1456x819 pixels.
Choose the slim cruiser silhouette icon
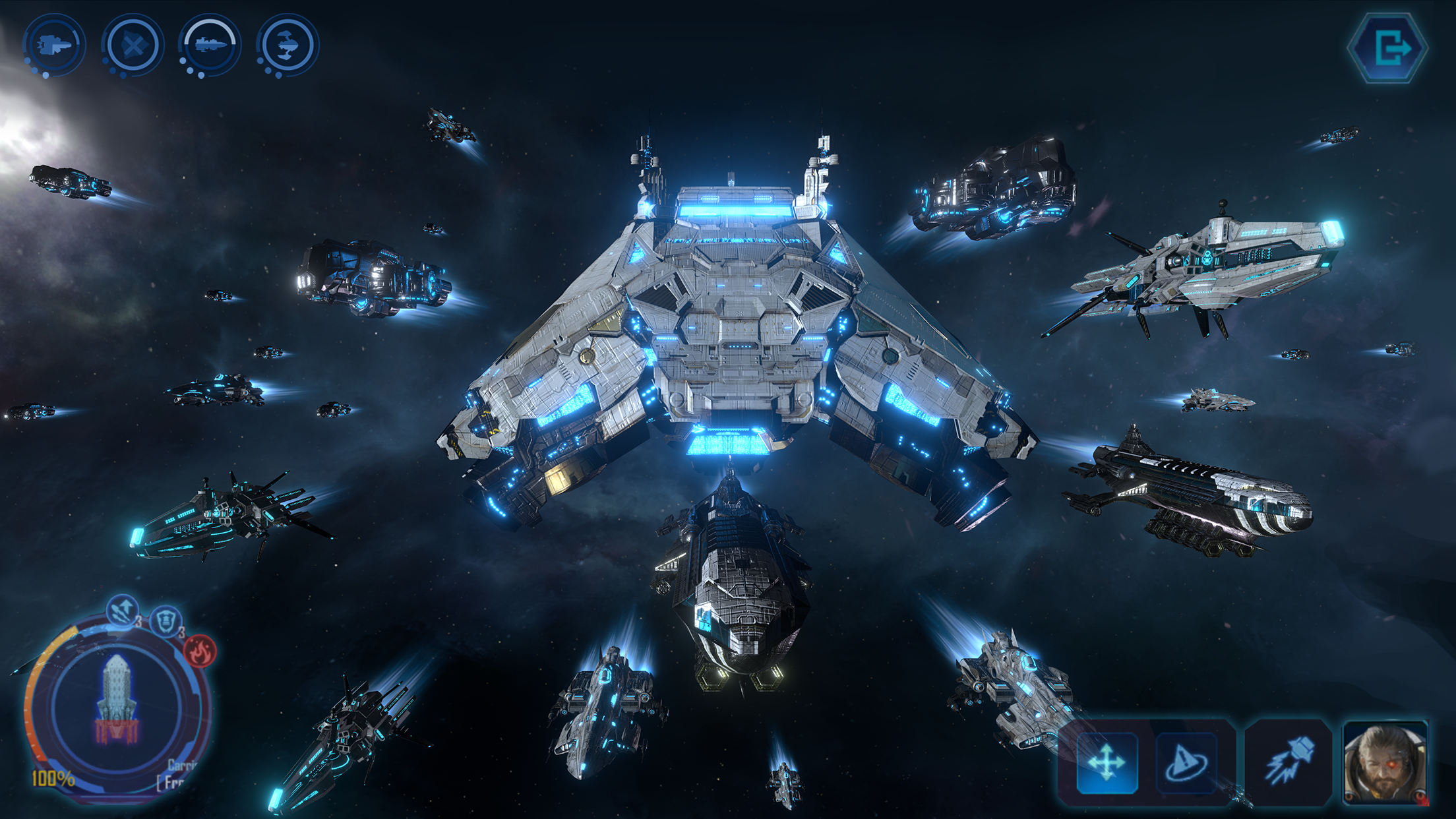(x=210, y=45)
